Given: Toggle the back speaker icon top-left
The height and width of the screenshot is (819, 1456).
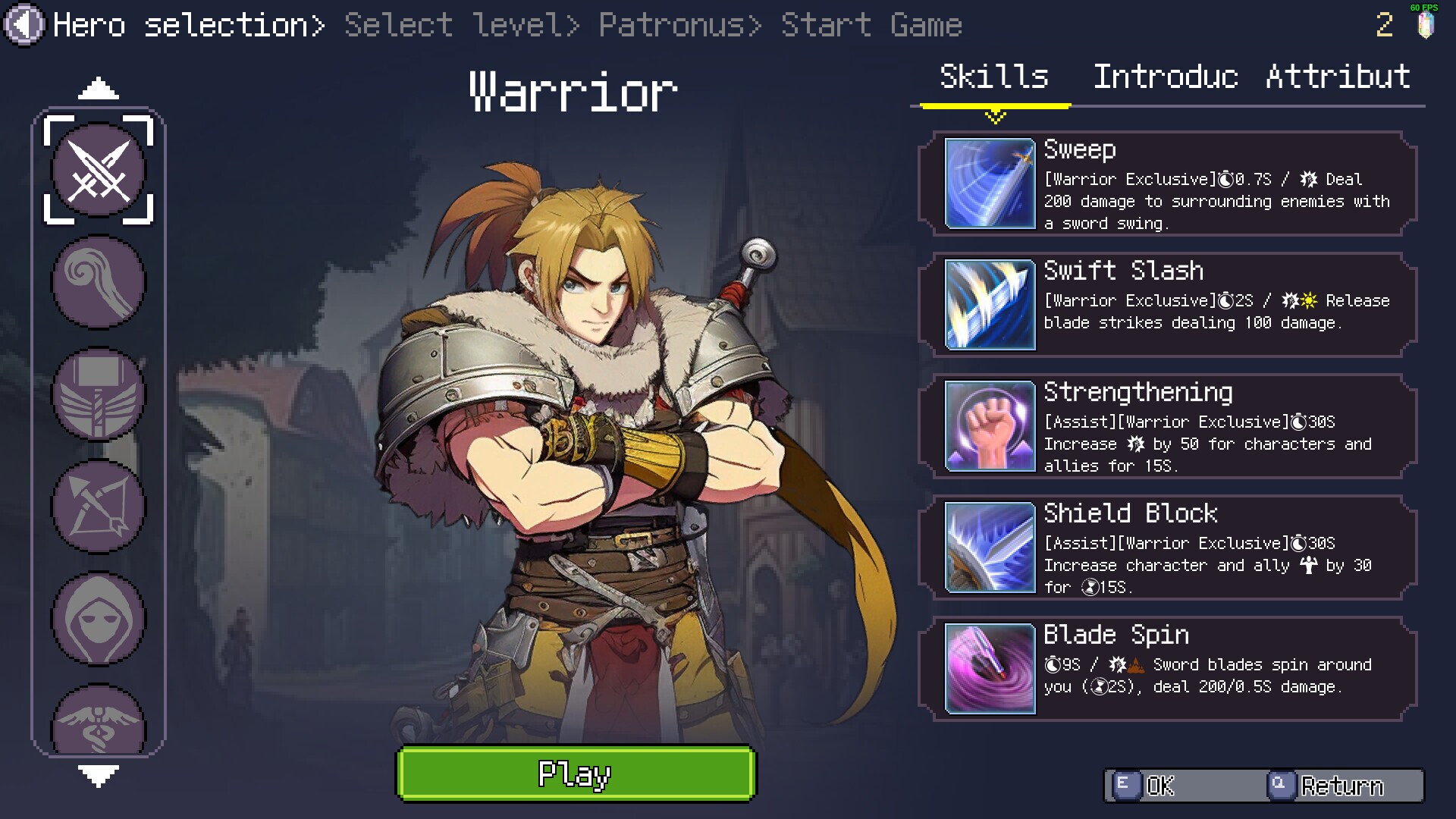Looking at the screenshot, I should click(25, 24).
